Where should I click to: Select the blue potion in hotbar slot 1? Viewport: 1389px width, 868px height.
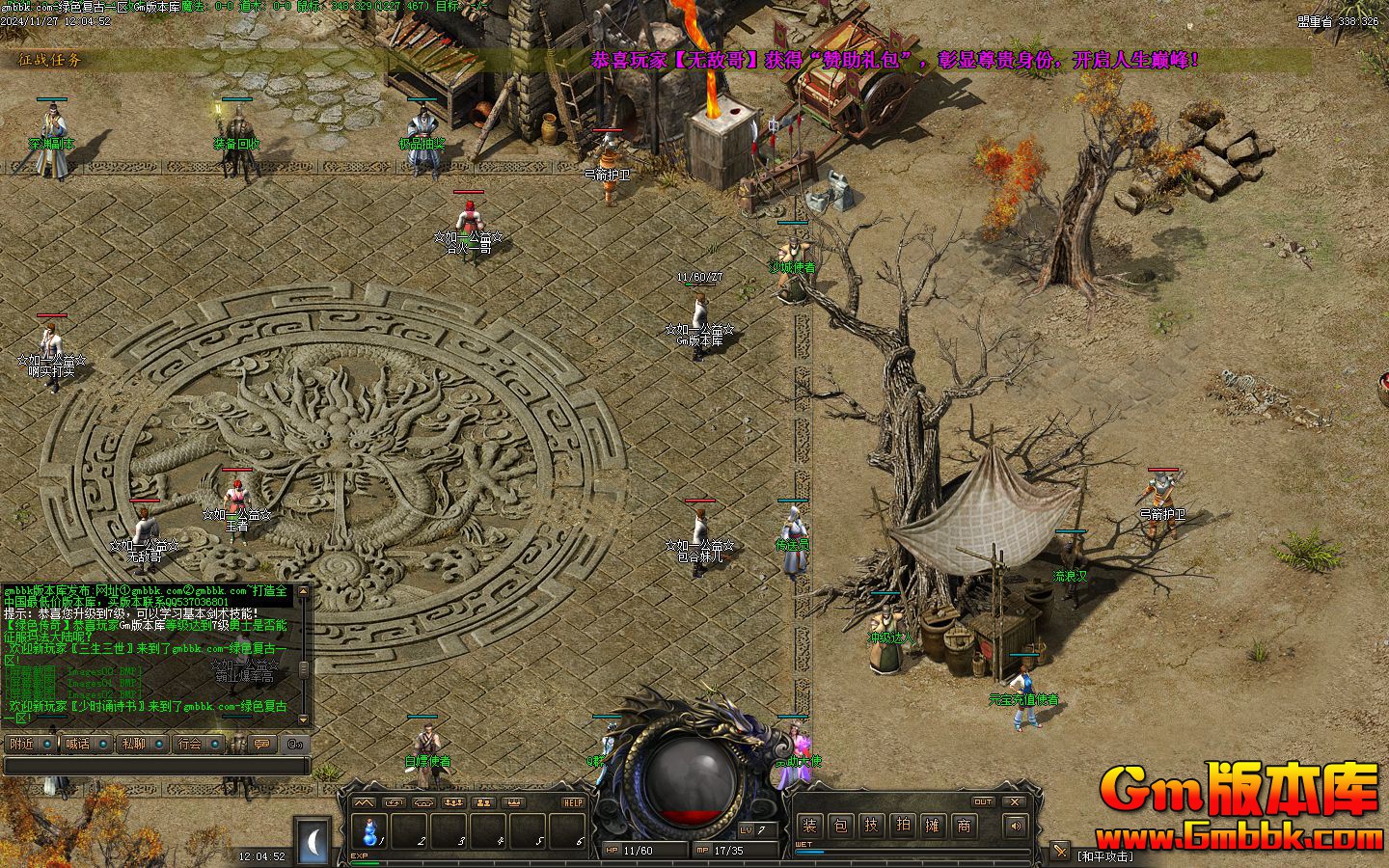point(369,830)
